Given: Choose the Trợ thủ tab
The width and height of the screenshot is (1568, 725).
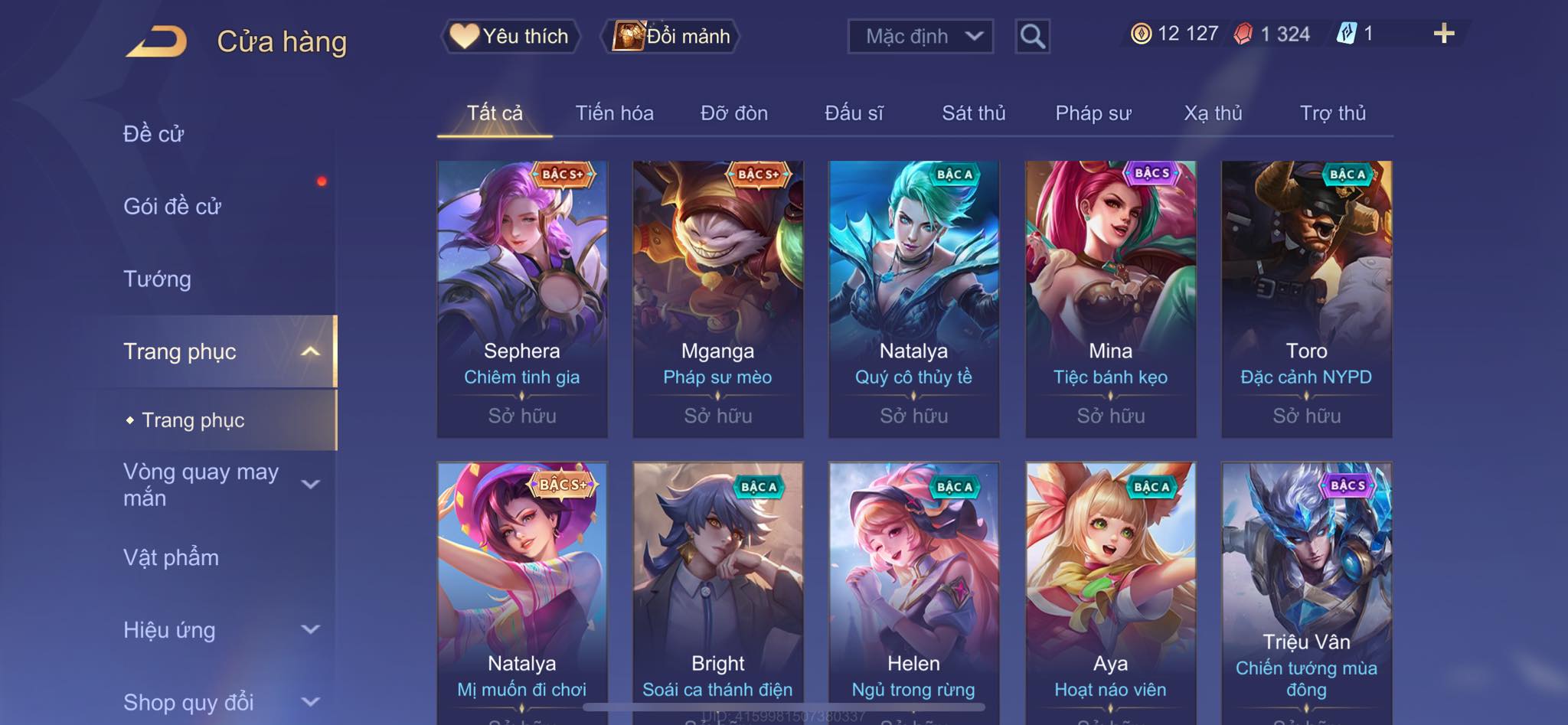Looking at the screenshot, I should (1332, 113).
